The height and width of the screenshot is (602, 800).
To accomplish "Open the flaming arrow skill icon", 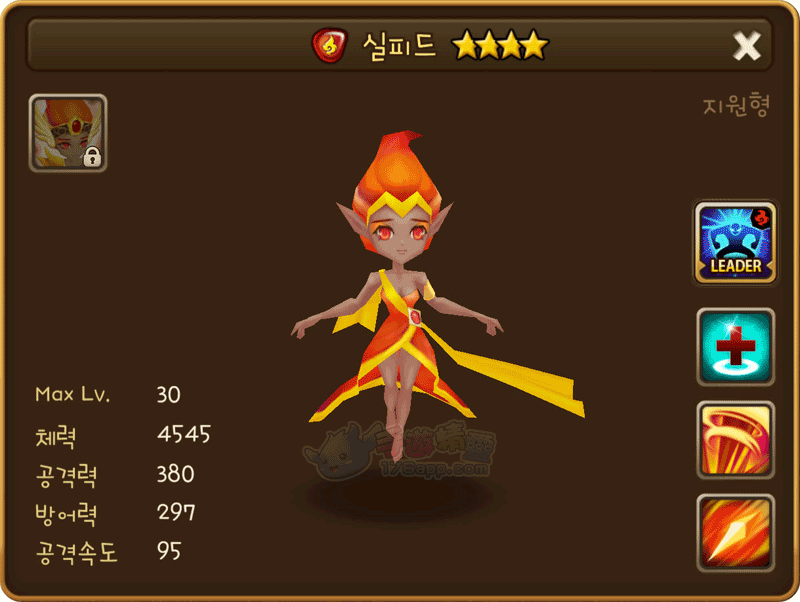I will tap(735, 532).
